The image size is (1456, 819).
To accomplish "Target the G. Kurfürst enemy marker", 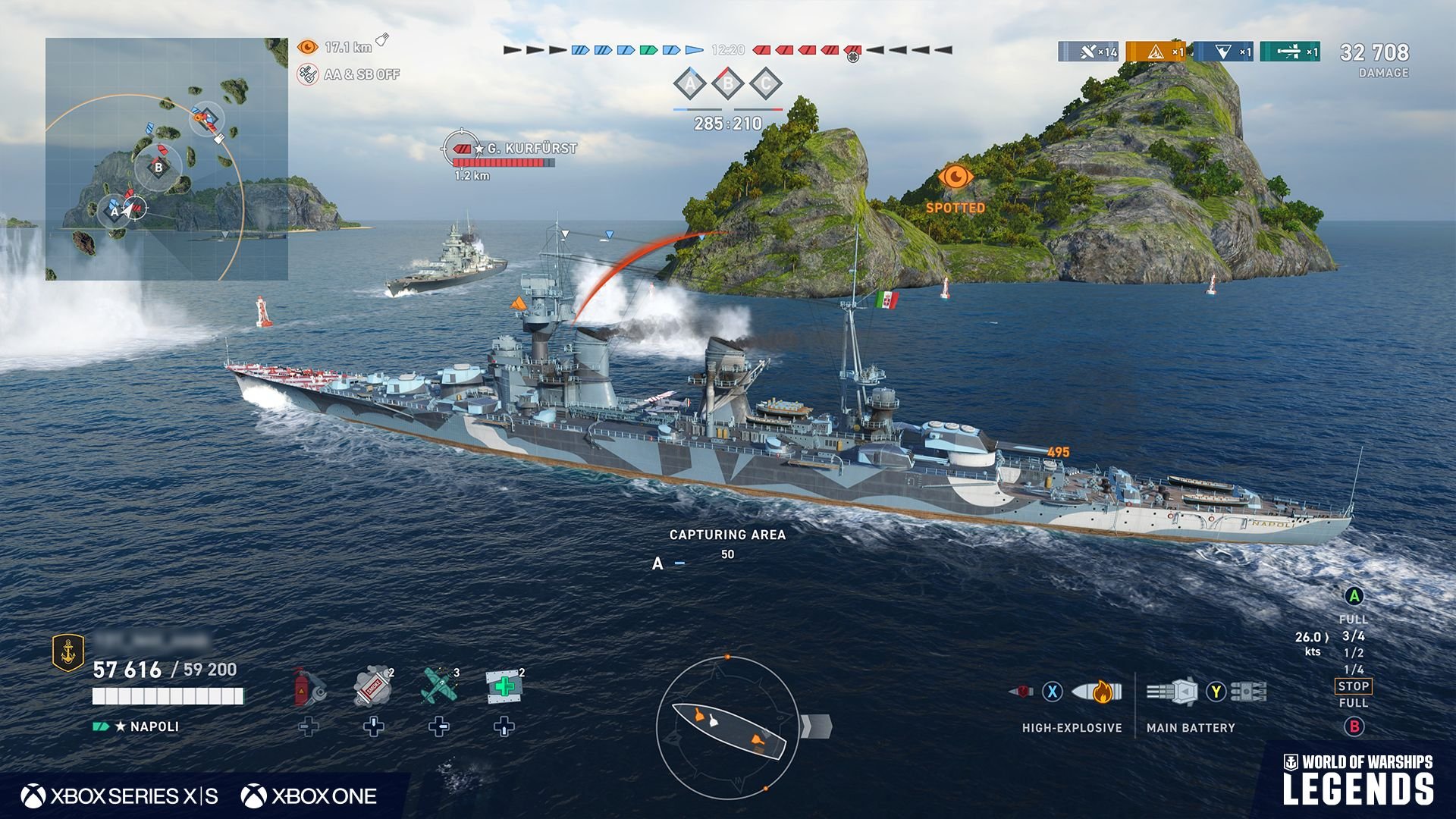I will click(460, 148).
